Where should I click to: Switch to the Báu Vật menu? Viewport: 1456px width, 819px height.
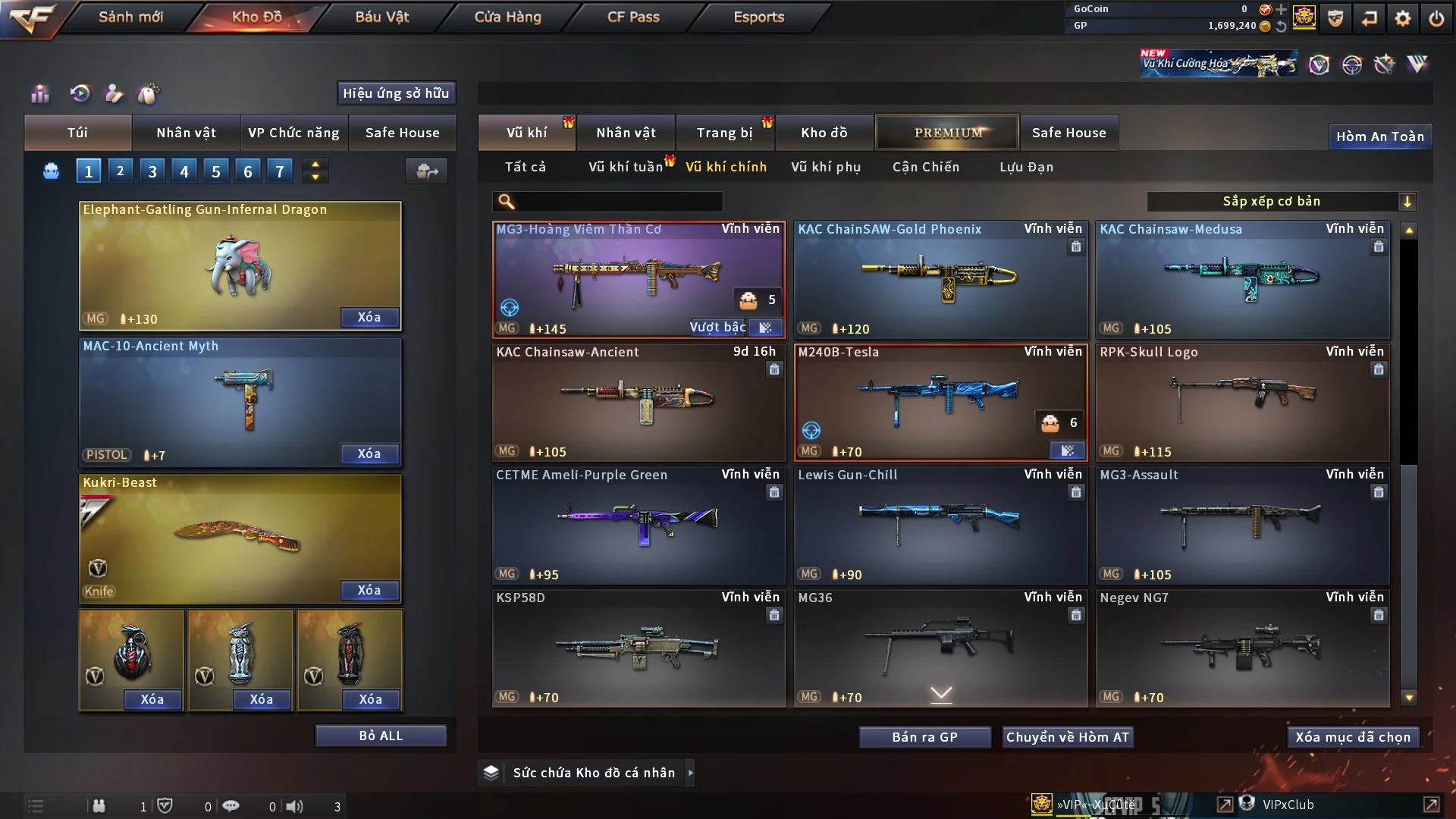(x=382, y=17)
